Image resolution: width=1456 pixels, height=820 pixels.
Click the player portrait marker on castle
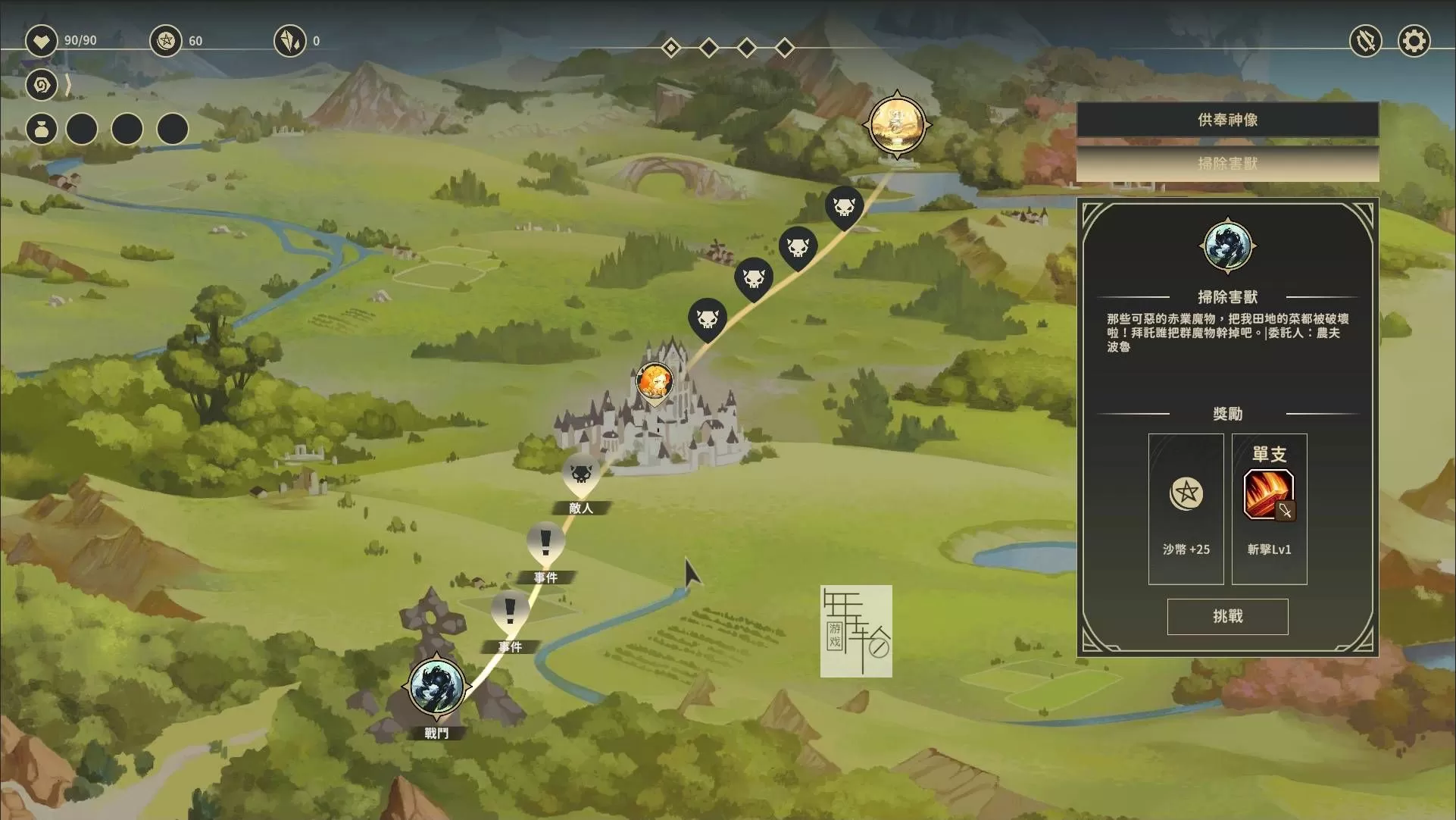[655, 381]
